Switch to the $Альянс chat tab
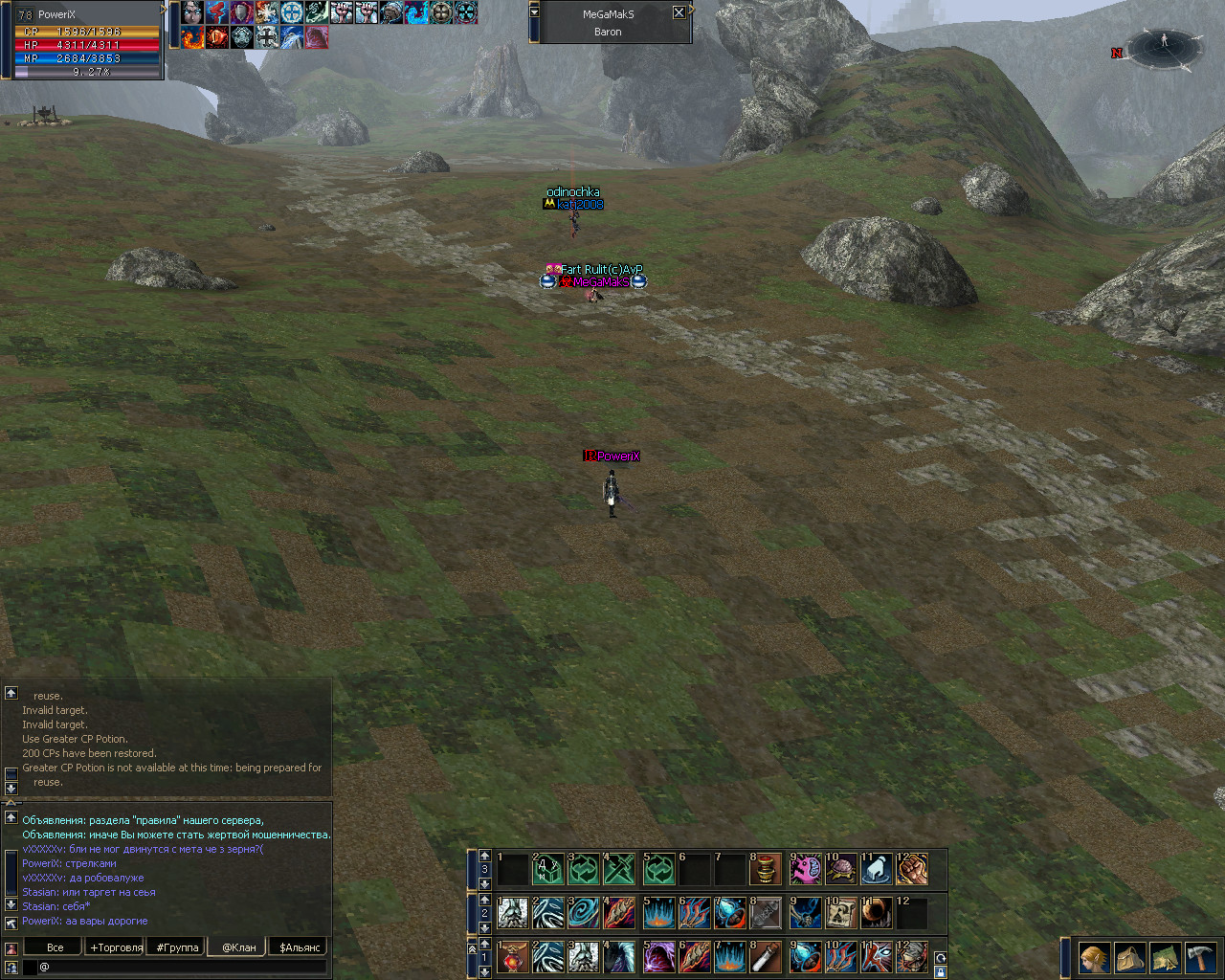 pos(300,947)
